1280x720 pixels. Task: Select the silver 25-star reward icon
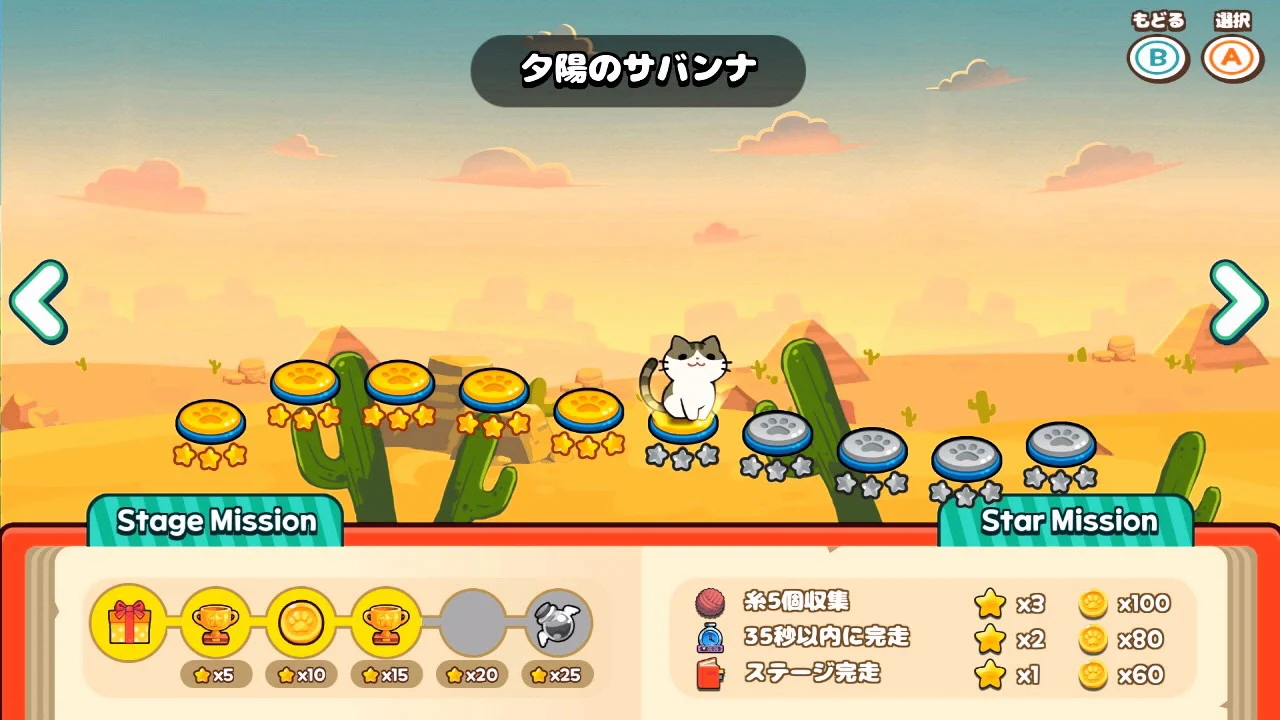(x=558, y=623)
